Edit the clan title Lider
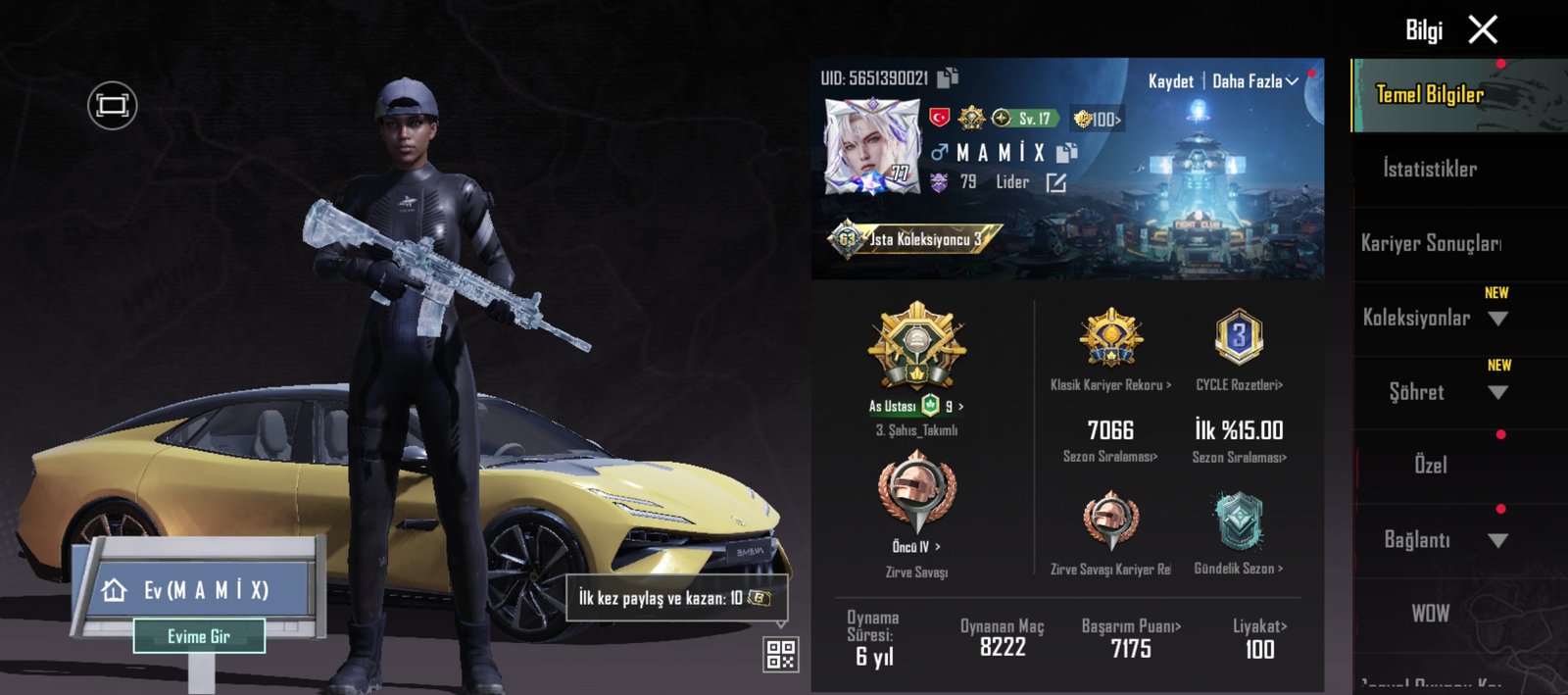This screenshot has width=1568, height=695. [1055, 183]
